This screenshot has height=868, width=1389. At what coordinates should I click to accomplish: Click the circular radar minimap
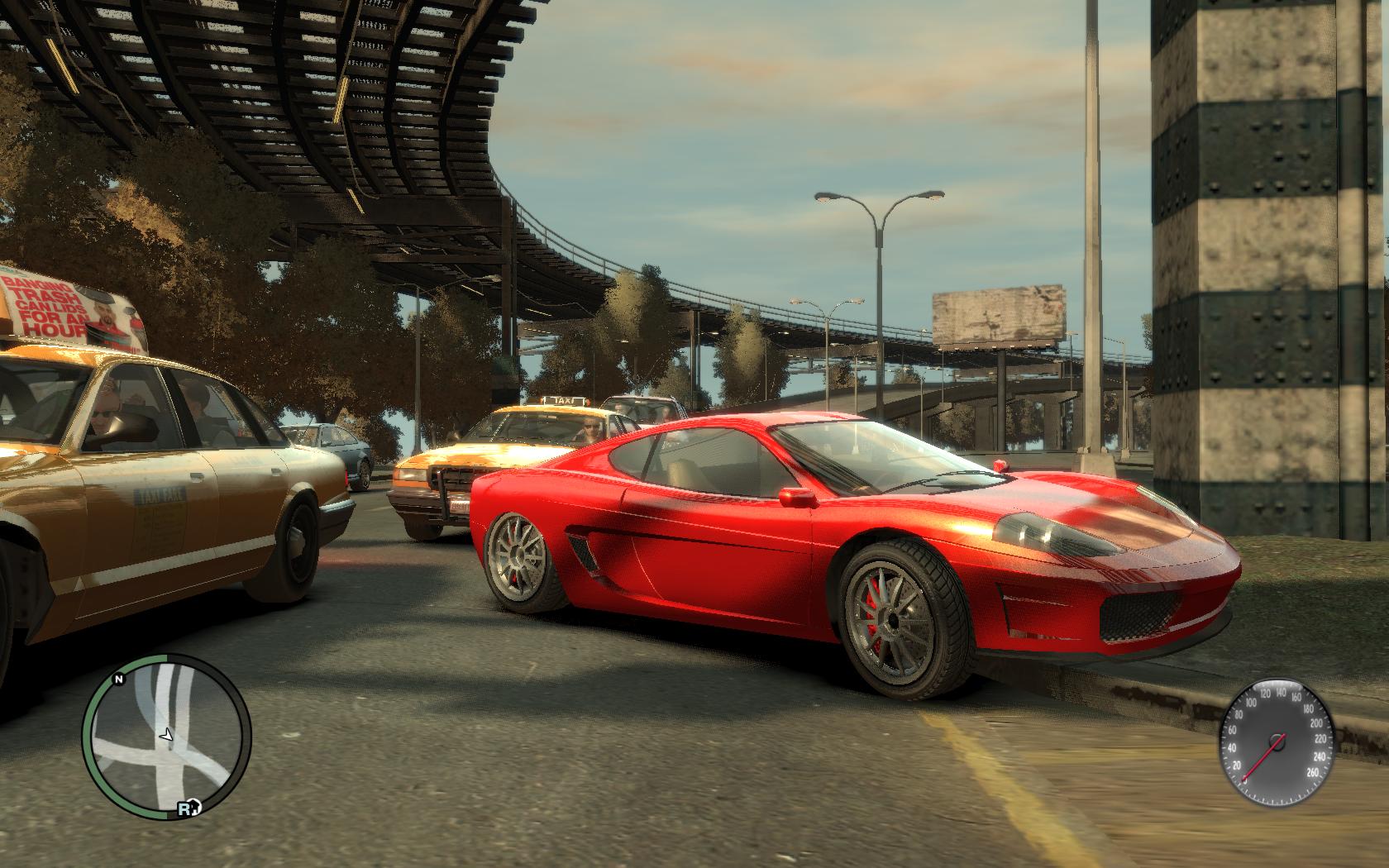click(165, 737)
